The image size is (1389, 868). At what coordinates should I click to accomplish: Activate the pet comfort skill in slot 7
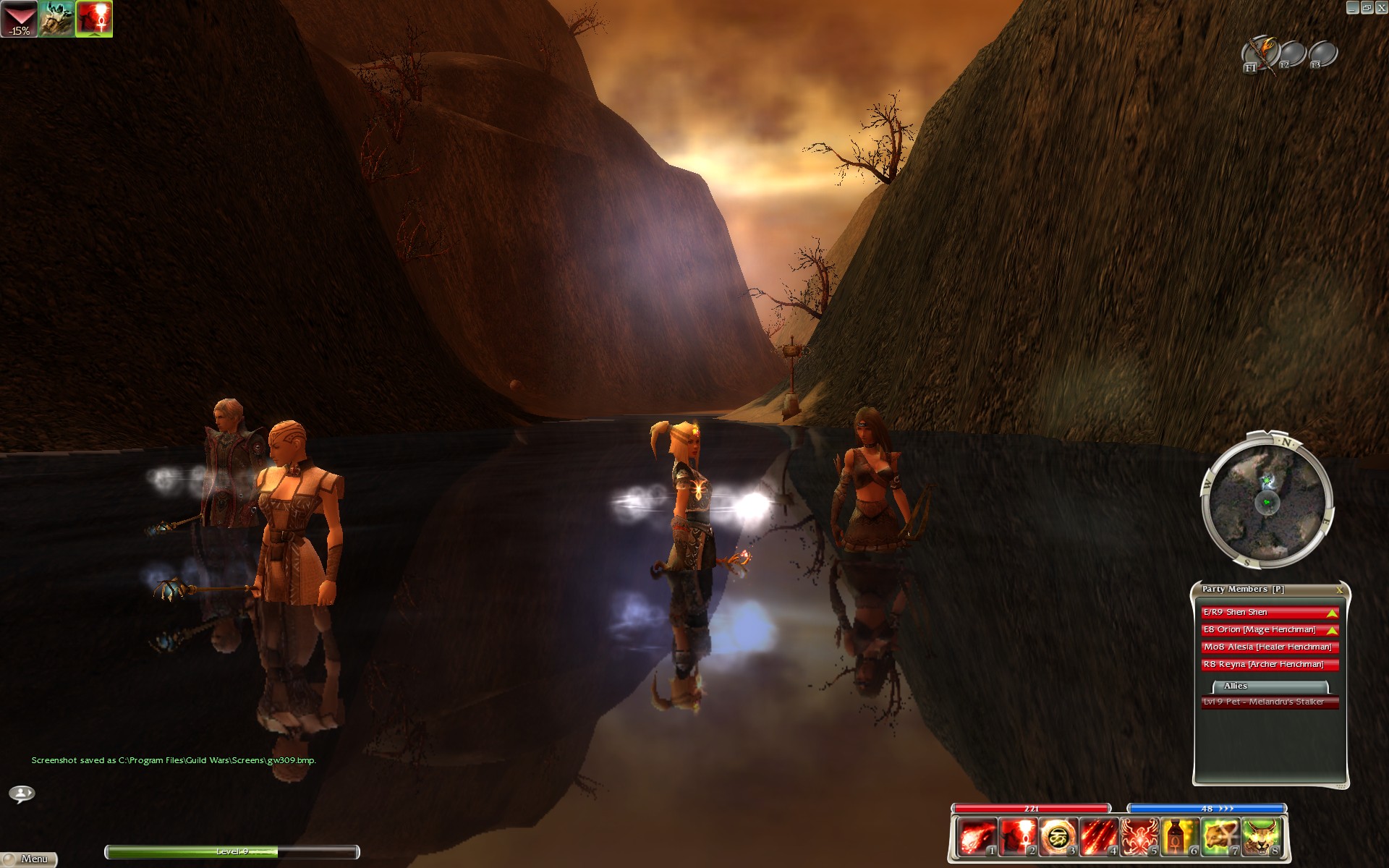[x=1220, y=837]
